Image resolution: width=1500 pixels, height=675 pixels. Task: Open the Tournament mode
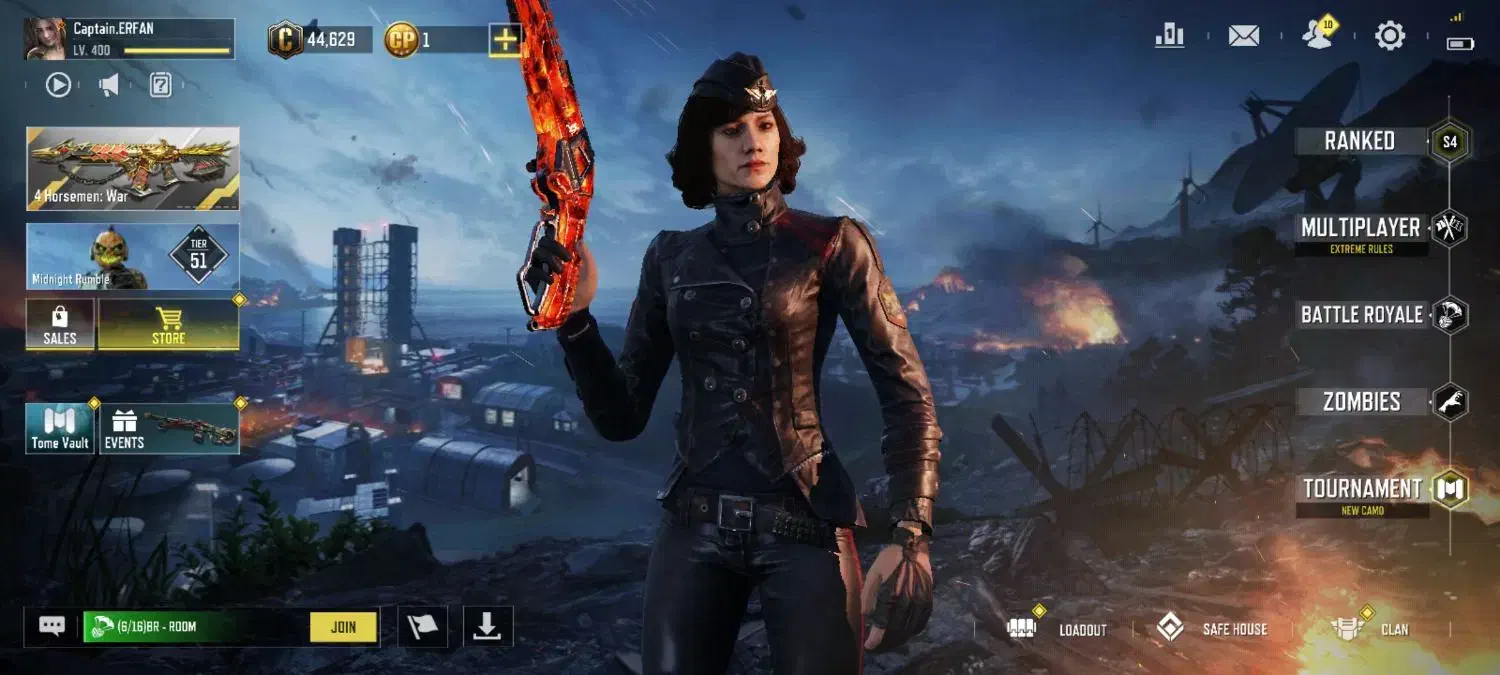point(1362,489)
